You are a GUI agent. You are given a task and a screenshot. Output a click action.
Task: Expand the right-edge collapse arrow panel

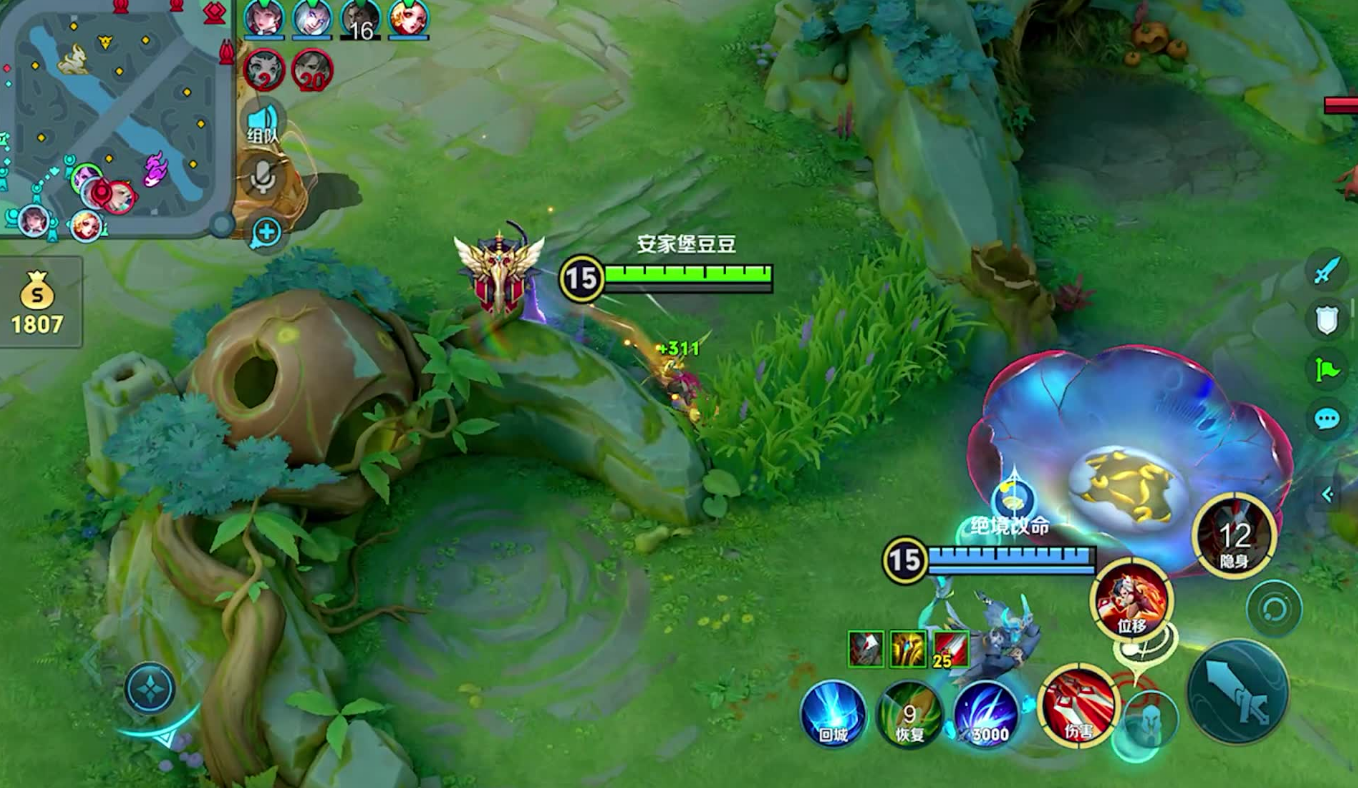[1328, 494]
